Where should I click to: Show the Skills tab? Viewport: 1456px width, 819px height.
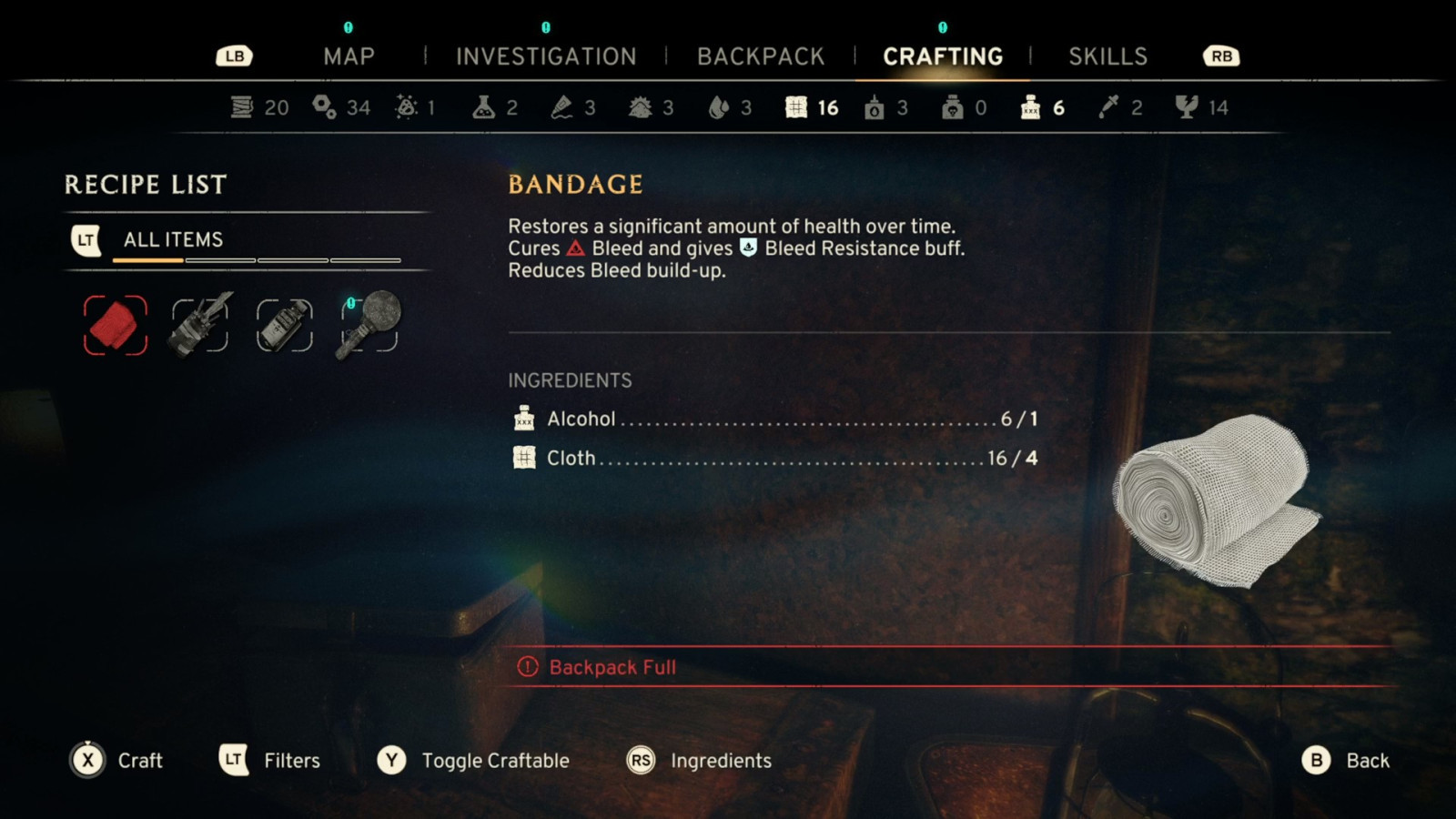click(x=1107, y=56)
